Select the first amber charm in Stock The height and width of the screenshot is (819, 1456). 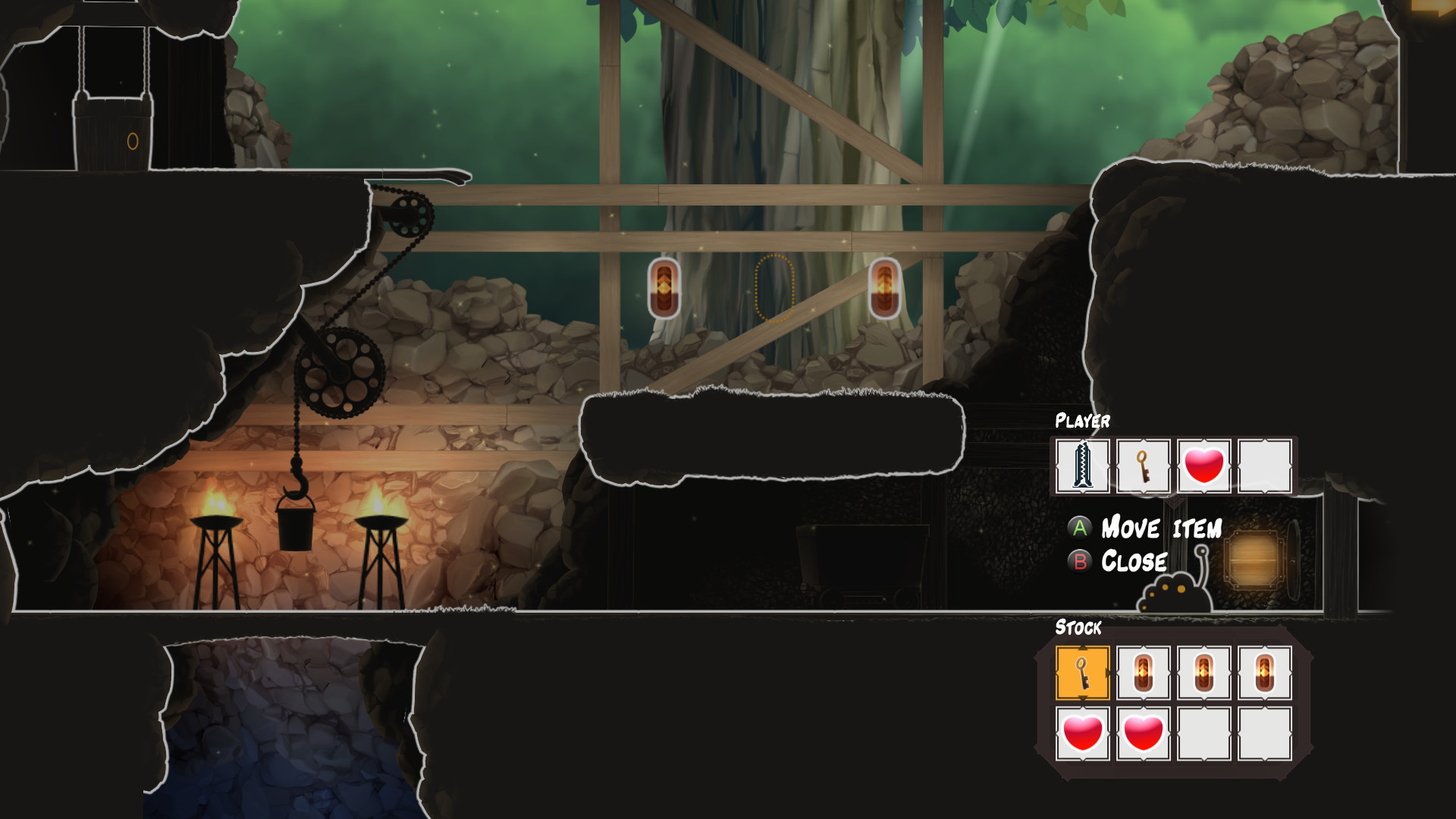click(x=1143, y=673)
